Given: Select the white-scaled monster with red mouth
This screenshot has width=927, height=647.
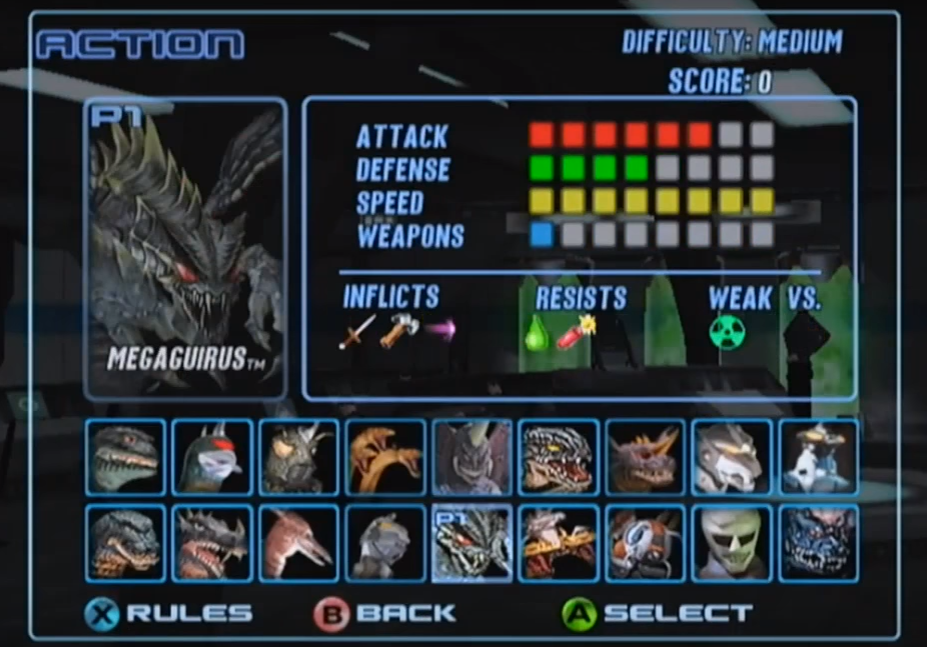Looking at the screenshot, I should [559, 458].
